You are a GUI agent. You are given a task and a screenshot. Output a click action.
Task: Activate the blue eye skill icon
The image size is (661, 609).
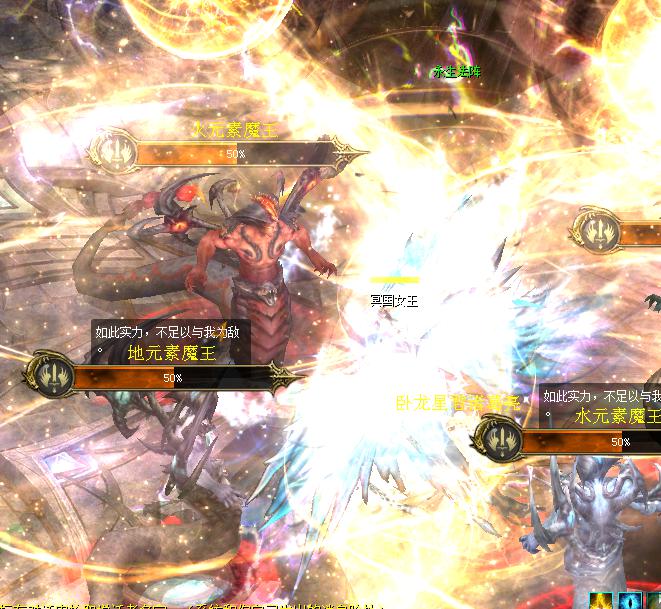(630, 600)
